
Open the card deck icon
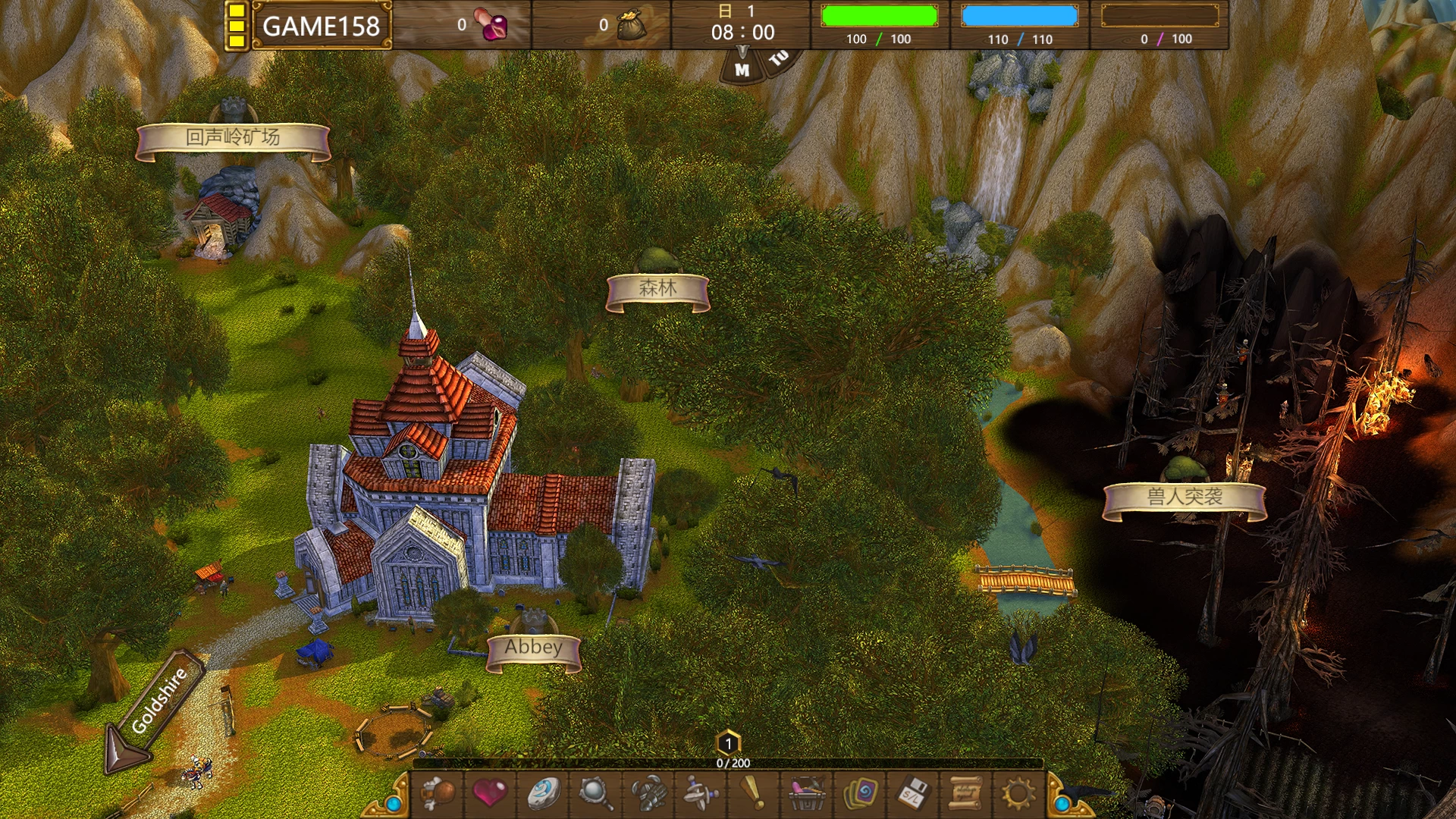tap(860, 793)
